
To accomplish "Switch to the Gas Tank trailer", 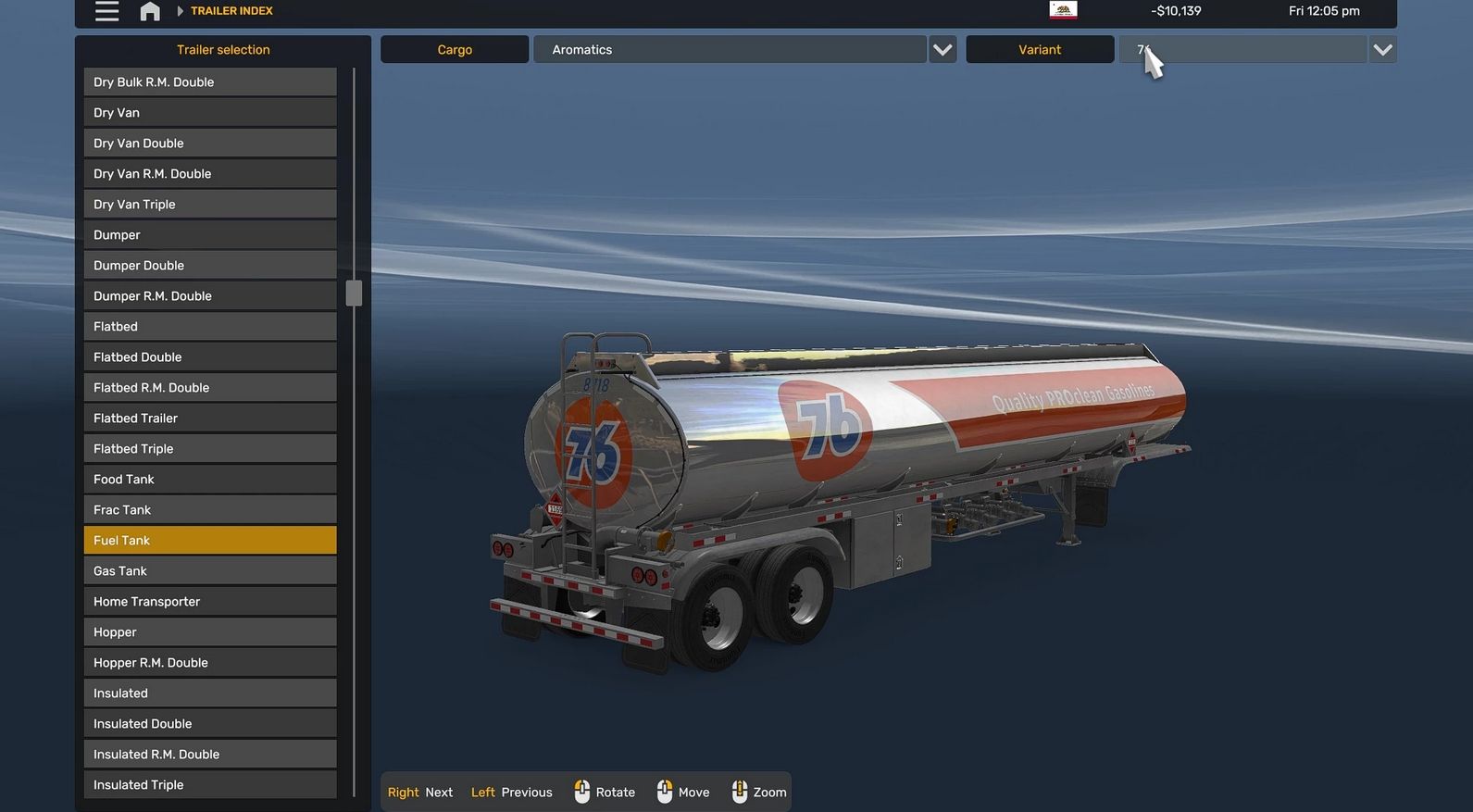I will pyautogui.click(x=210, y=571).
